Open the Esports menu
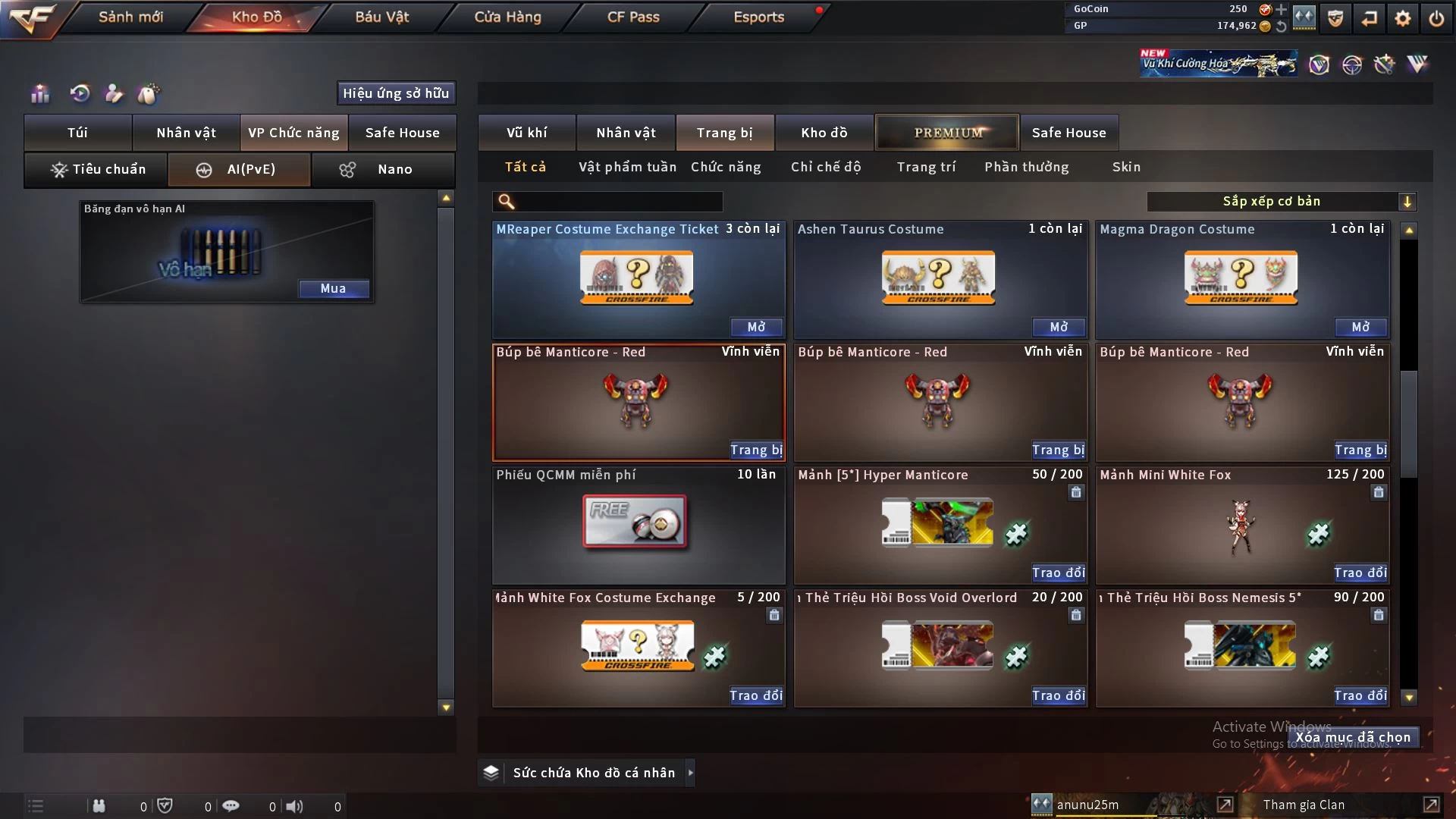This screenshot has width=1456, height=819. pos(758,17)
